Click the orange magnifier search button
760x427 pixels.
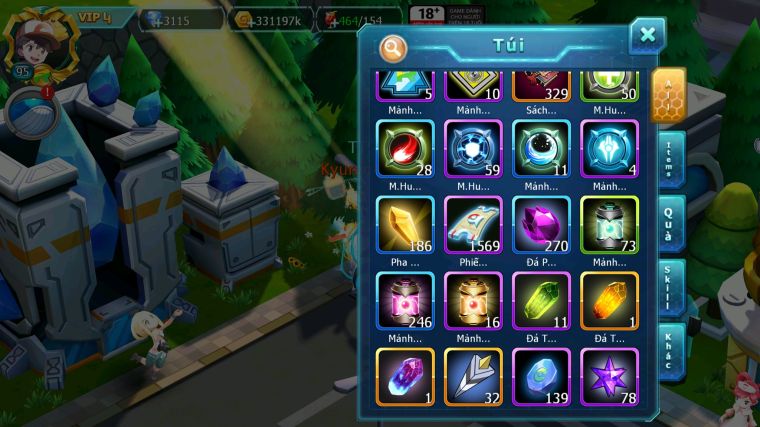pos(393,47)
